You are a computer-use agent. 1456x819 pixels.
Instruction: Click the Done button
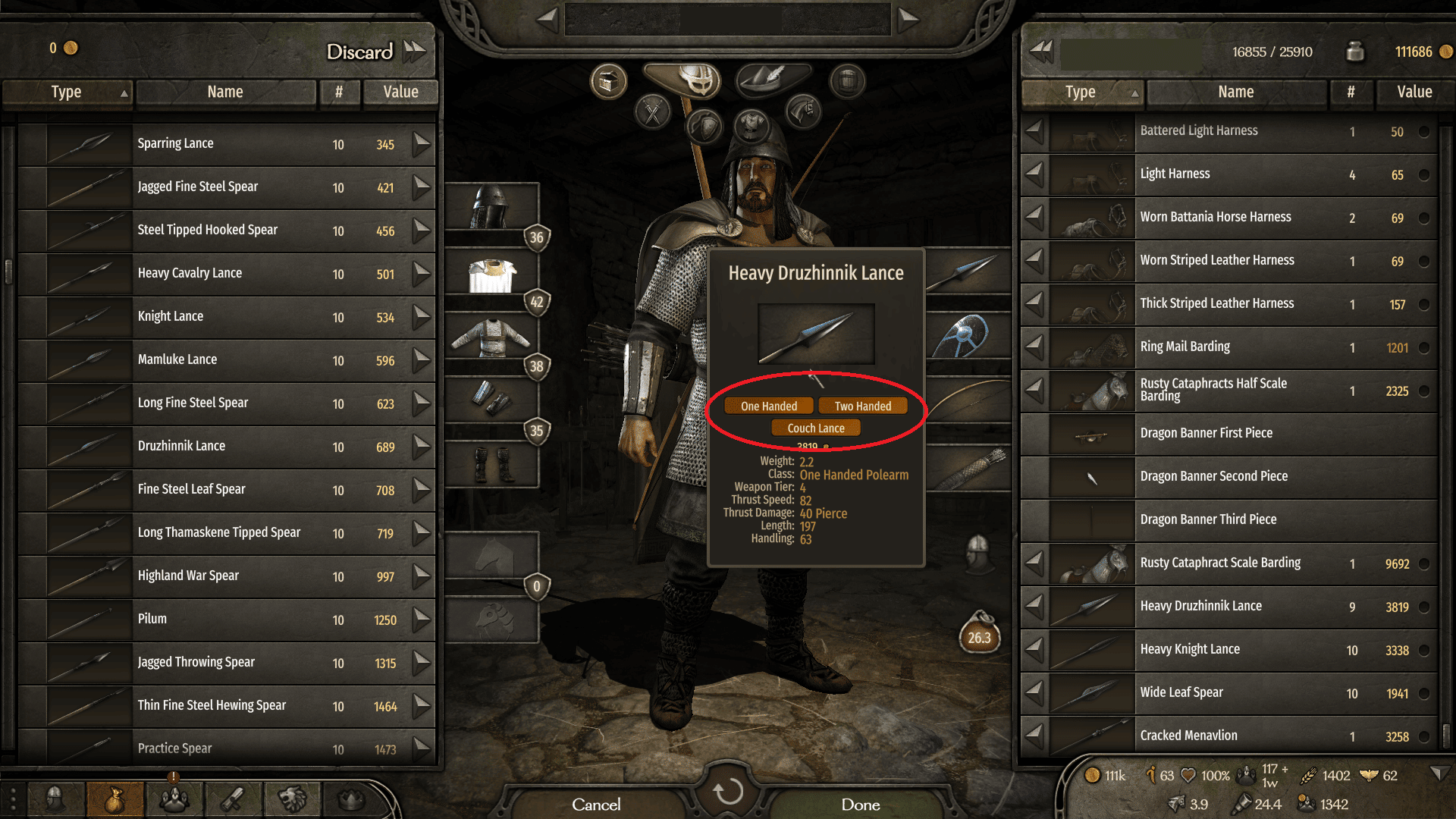[x=859, y=805]
